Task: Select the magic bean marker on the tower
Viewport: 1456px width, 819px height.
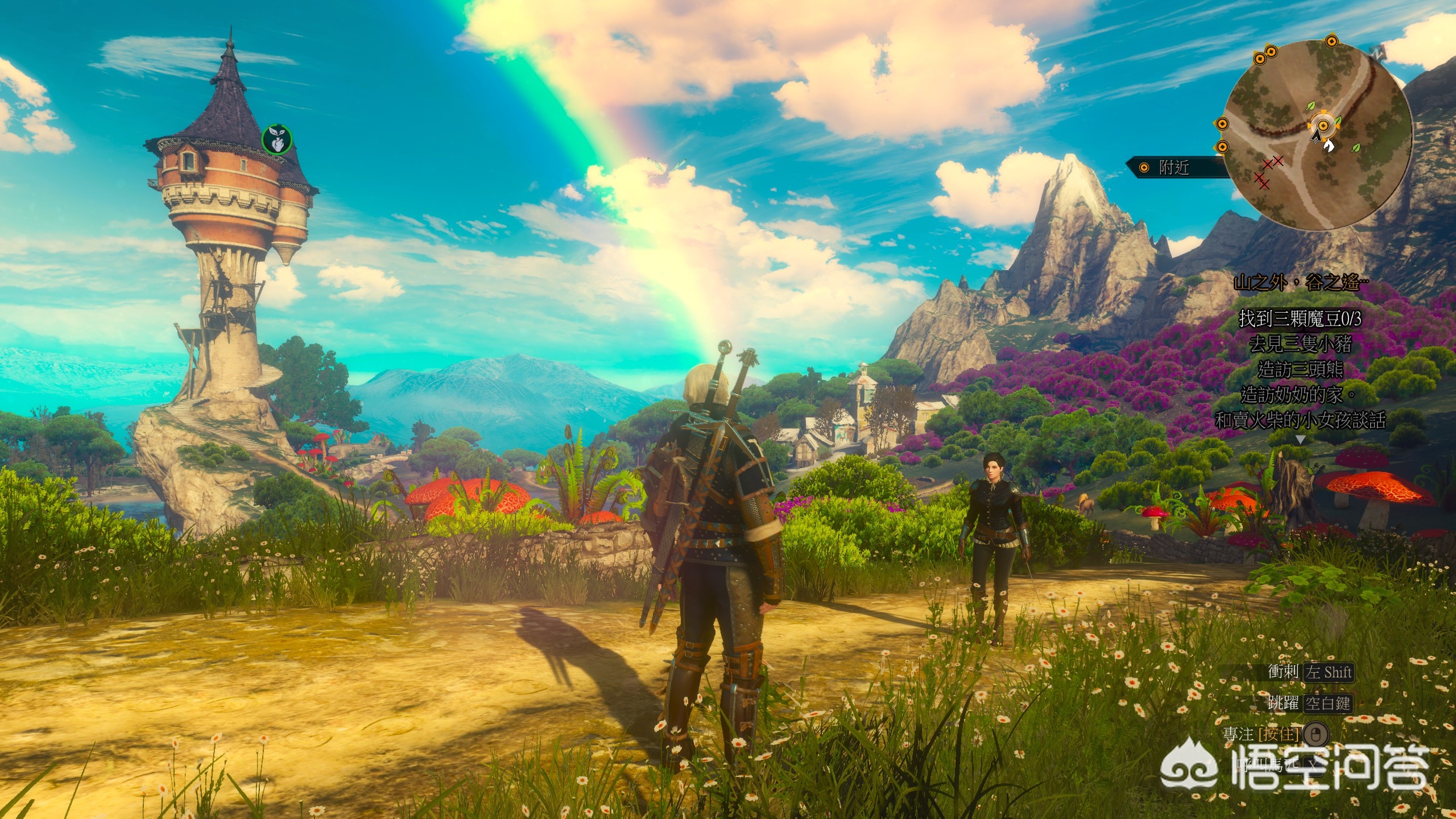Action: [277, 139]
